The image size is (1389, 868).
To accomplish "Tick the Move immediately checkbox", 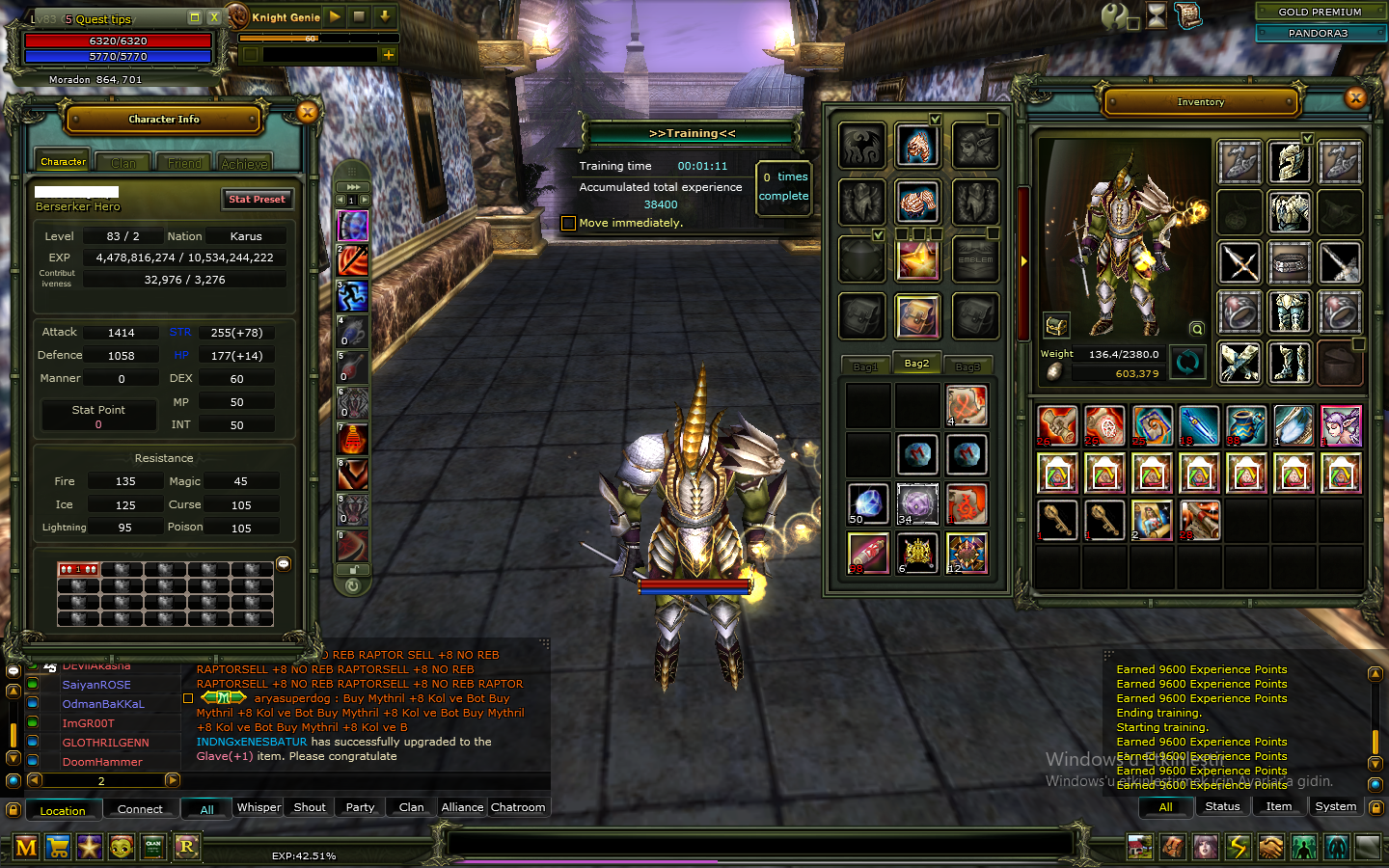I will [569, 224].
